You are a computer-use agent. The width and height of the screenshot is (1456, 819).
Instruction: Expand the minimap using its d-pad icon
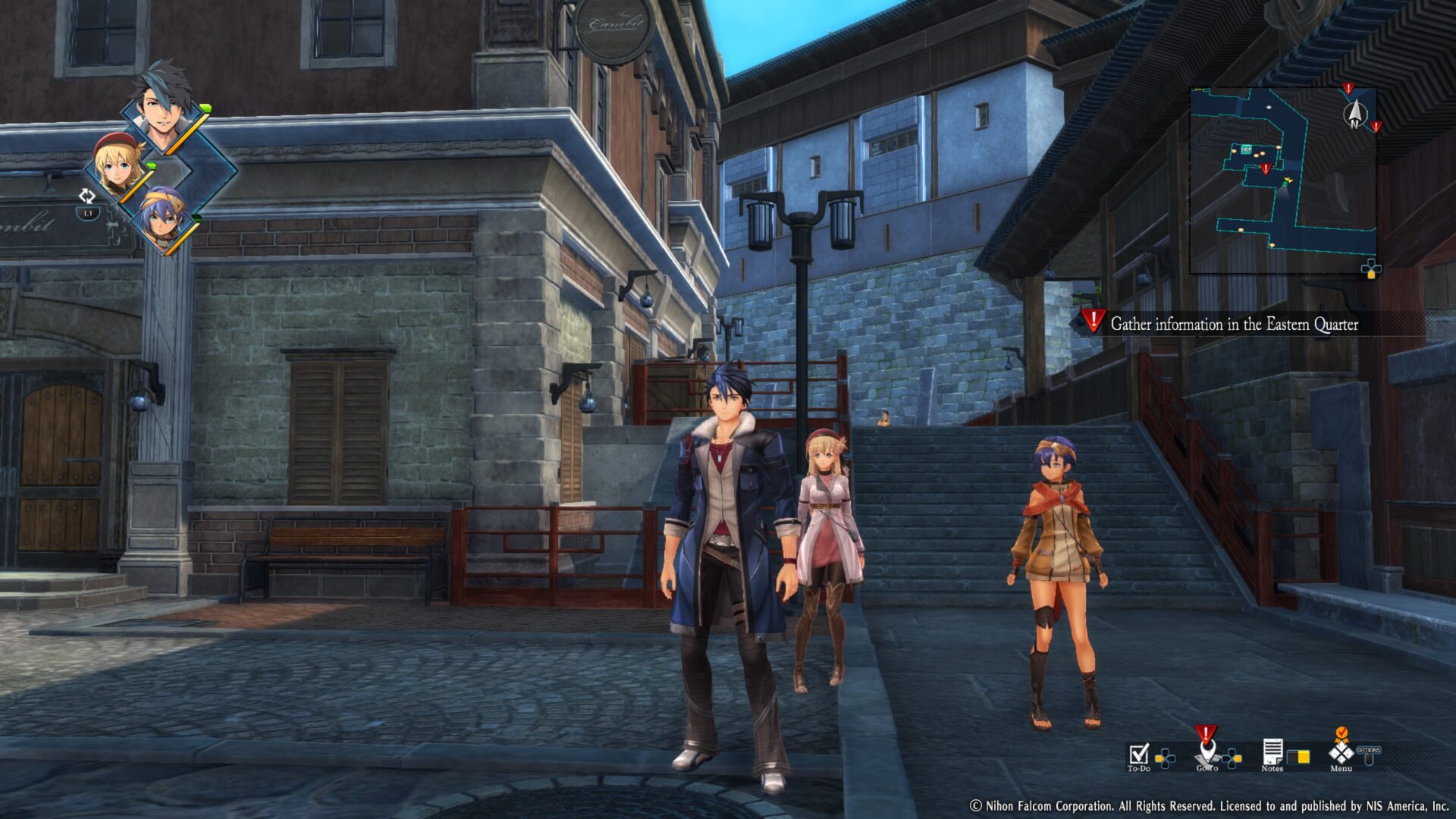click(x=1371, y=268)
